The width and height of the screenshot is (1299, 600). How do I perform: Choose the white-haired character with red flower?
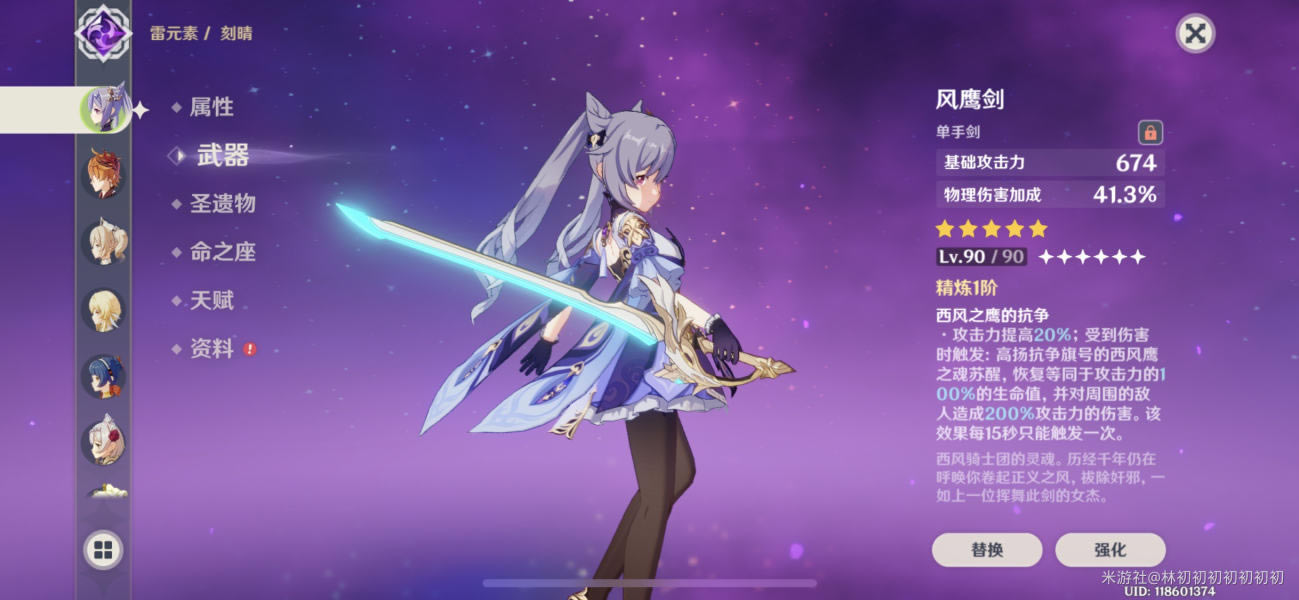[104, 442]
